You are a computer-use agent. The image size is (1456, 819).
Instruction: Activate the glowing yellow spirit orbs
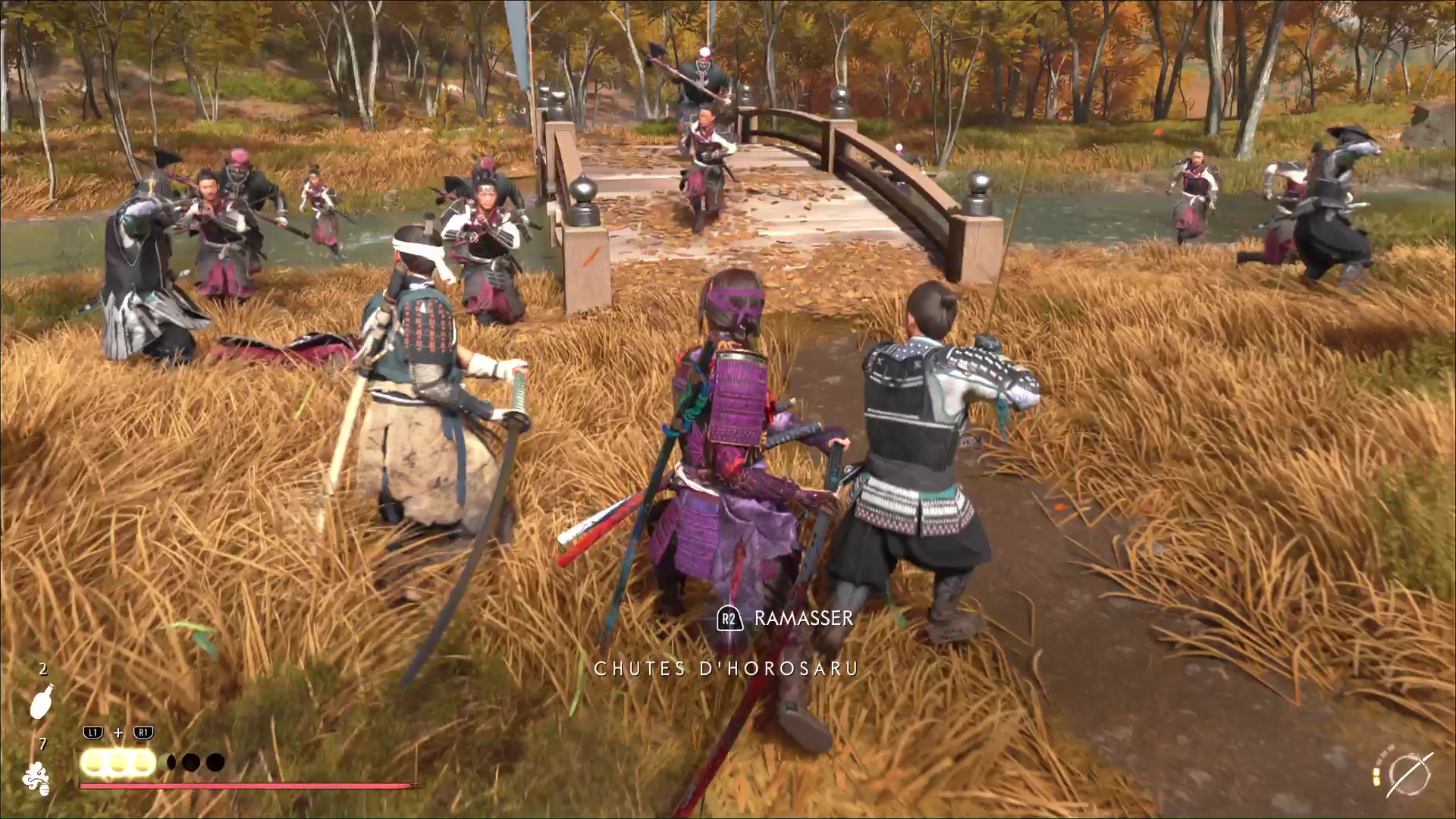pyautogui.click(x=118, y=762)
